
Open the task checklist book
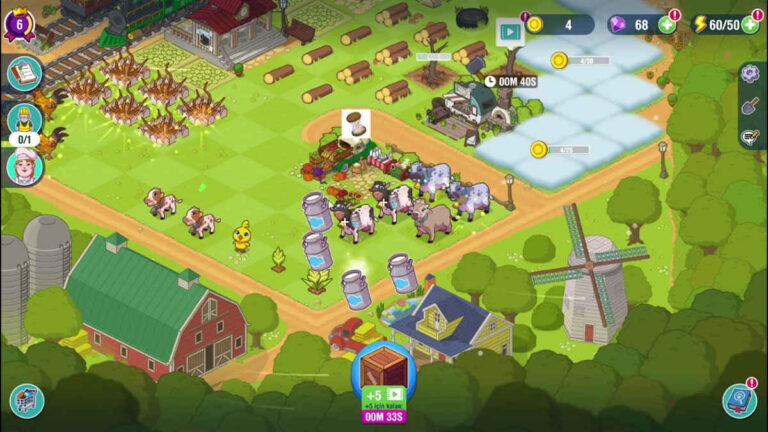(x=24, y=73)
